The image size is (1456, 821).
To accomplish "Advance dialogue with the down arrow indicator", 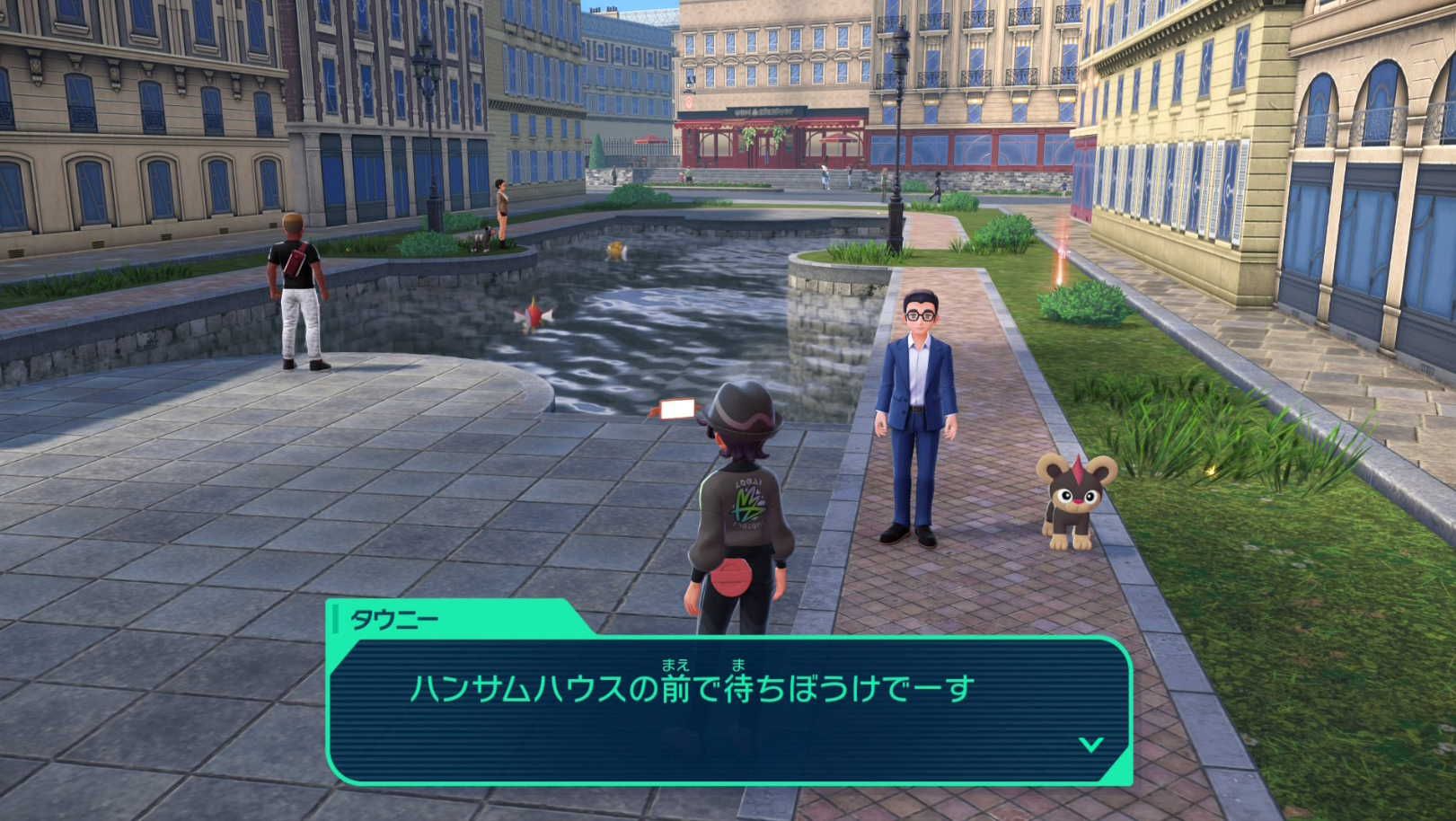I will coord(1090,744).
